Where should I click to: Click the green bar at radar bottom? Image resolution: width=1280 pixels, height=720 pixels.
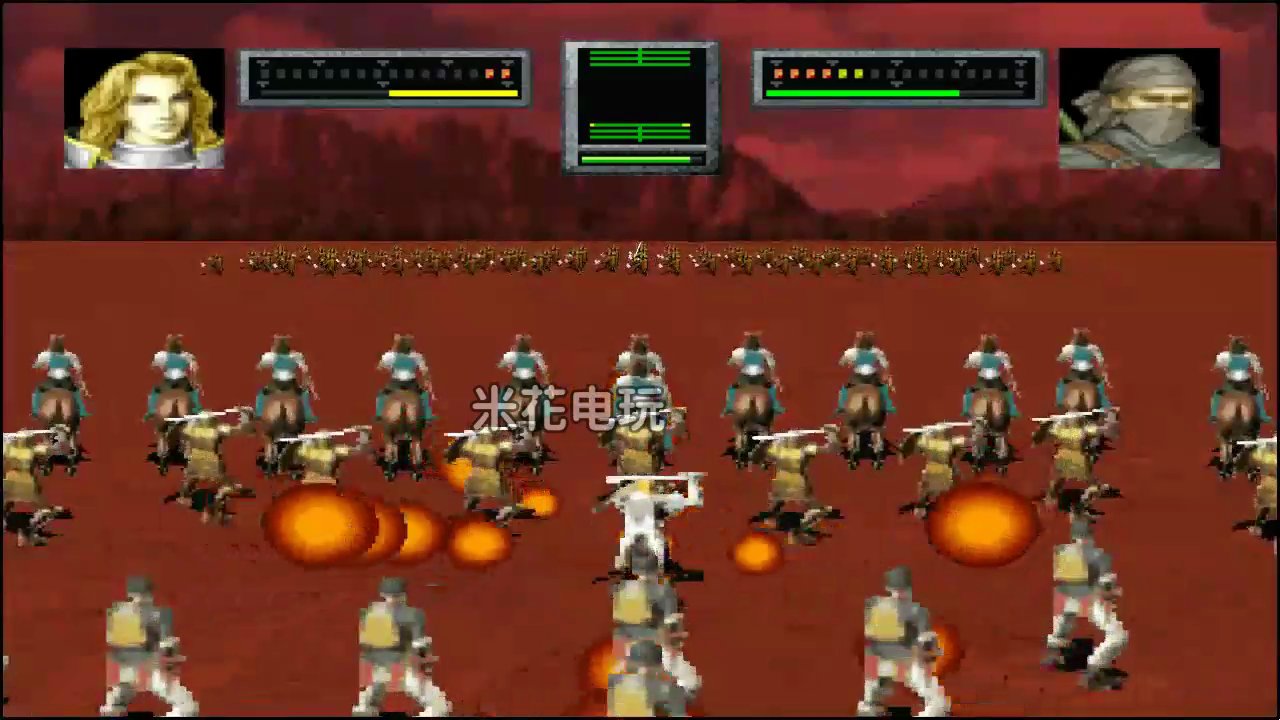tap(638, 158)
